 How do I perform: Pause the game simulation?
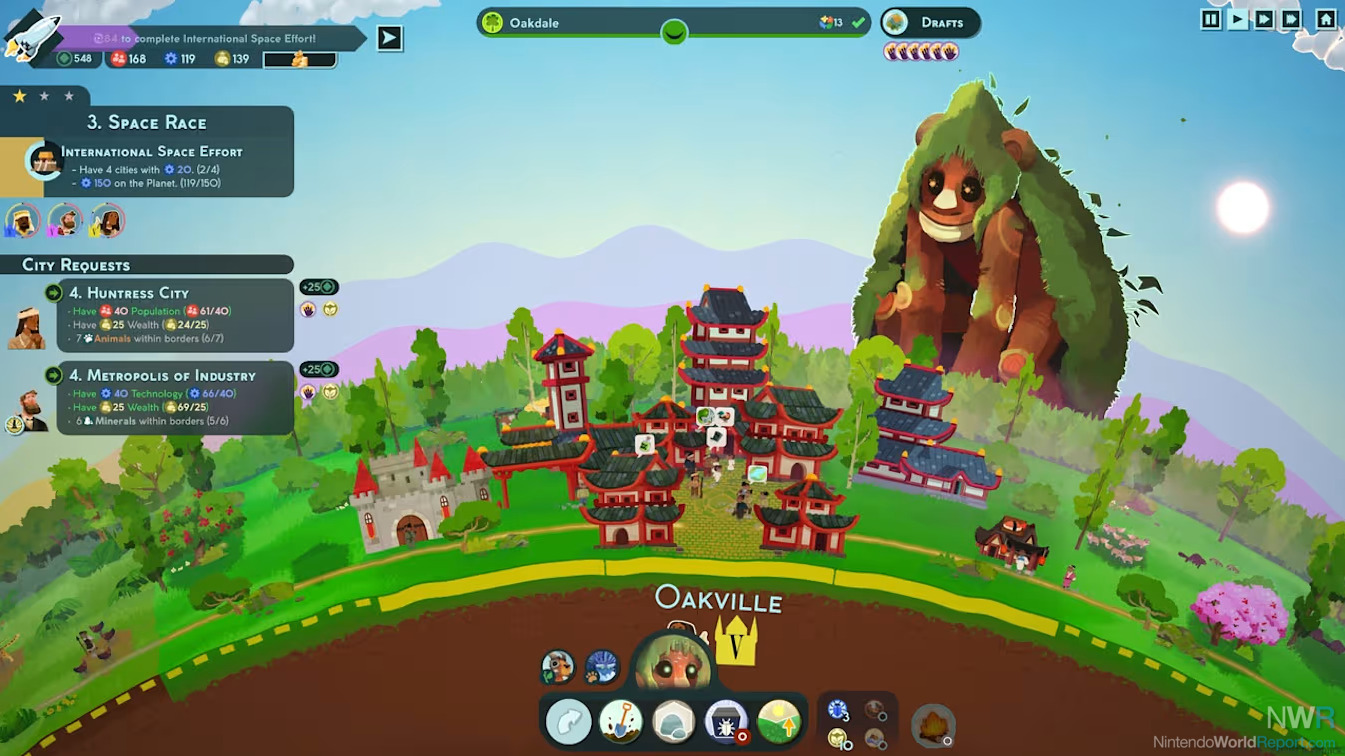pyautogui.click(x=1211, y=19)
